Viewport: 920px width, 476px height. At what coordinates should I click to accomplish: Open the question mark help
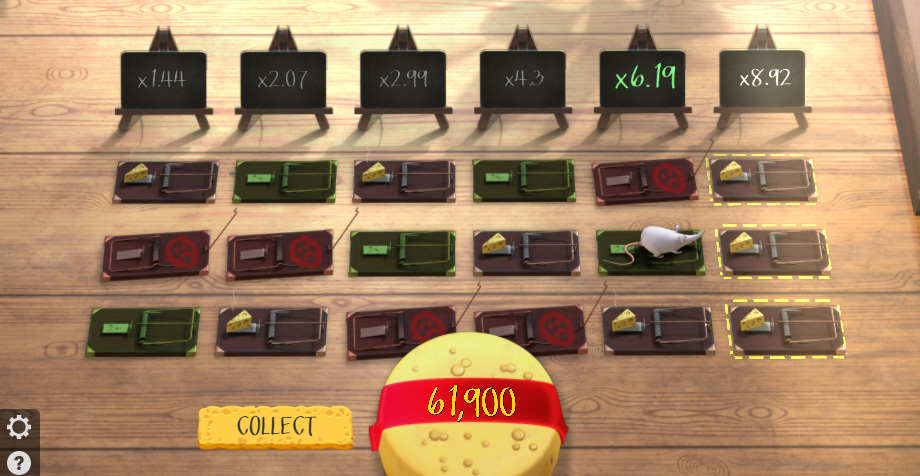pos(19,461)
